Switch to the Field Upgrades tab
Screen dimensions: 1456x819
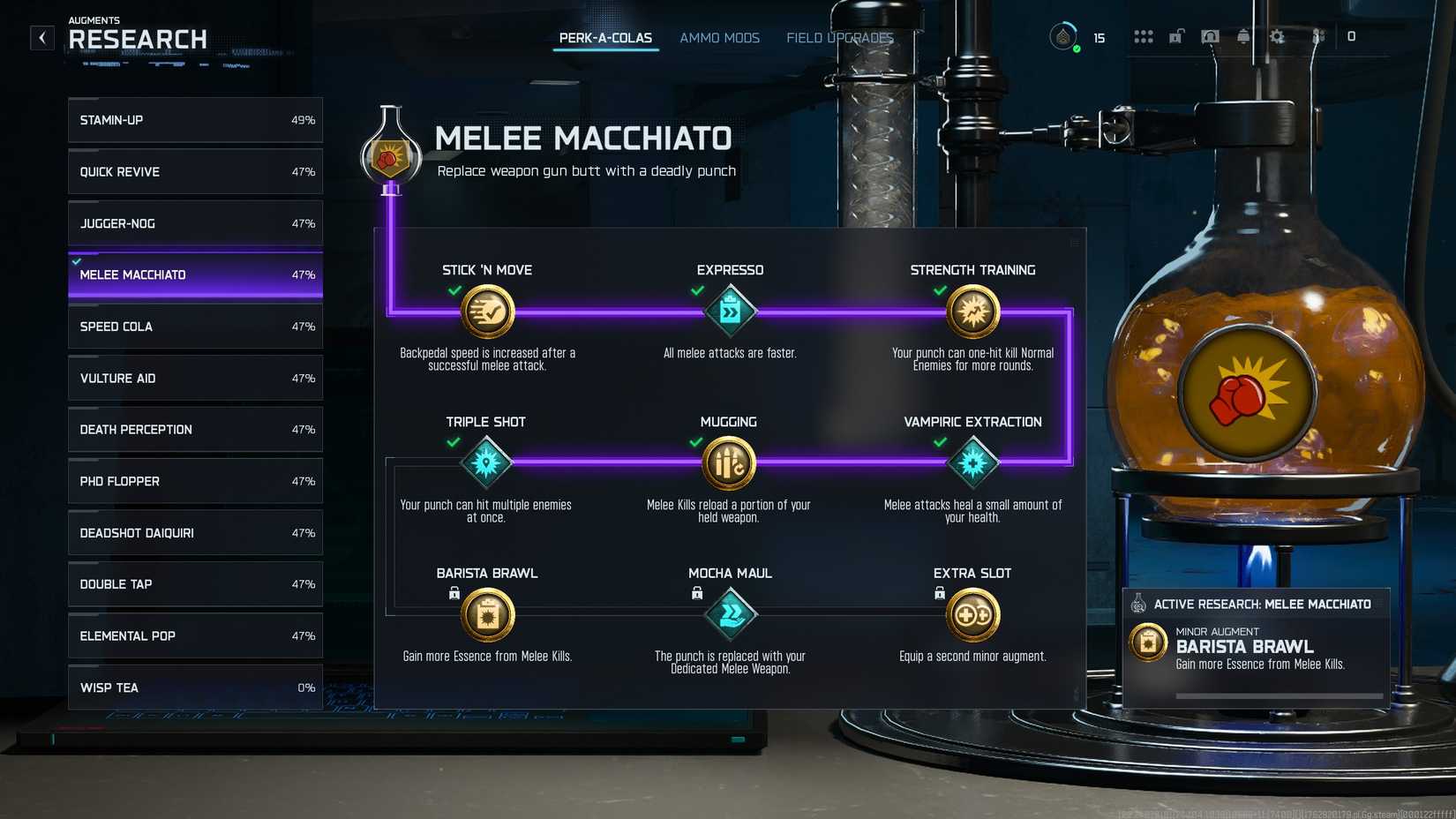coord(839,38)
